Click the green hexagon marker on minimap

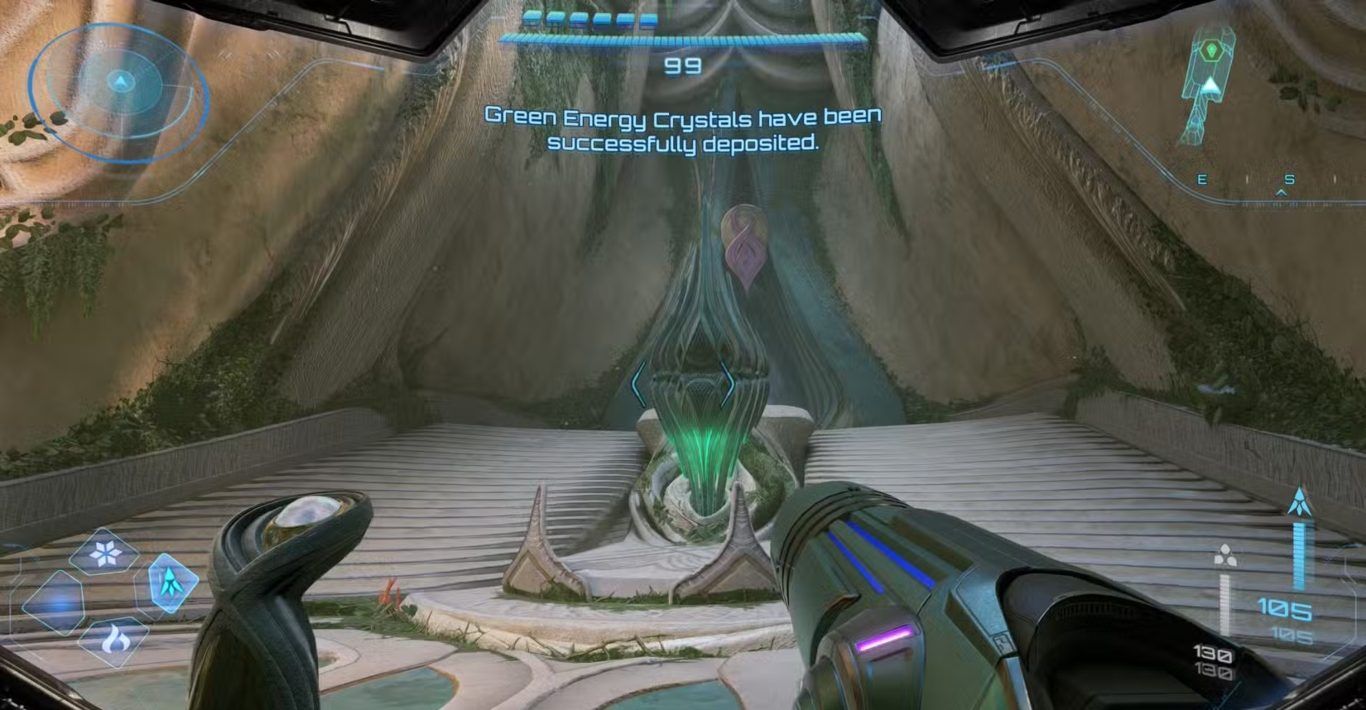[1212, 49]
